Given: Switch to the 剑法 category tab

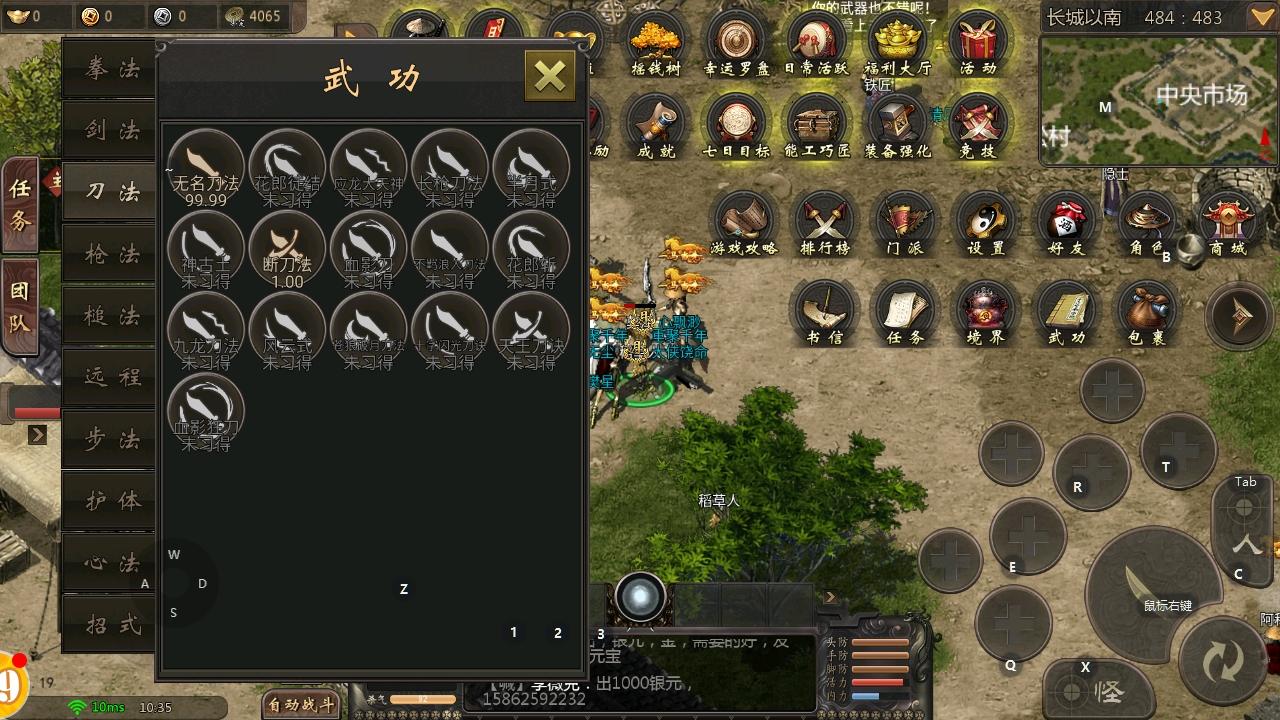Looking at the screenshot, I should pos(111,131).
